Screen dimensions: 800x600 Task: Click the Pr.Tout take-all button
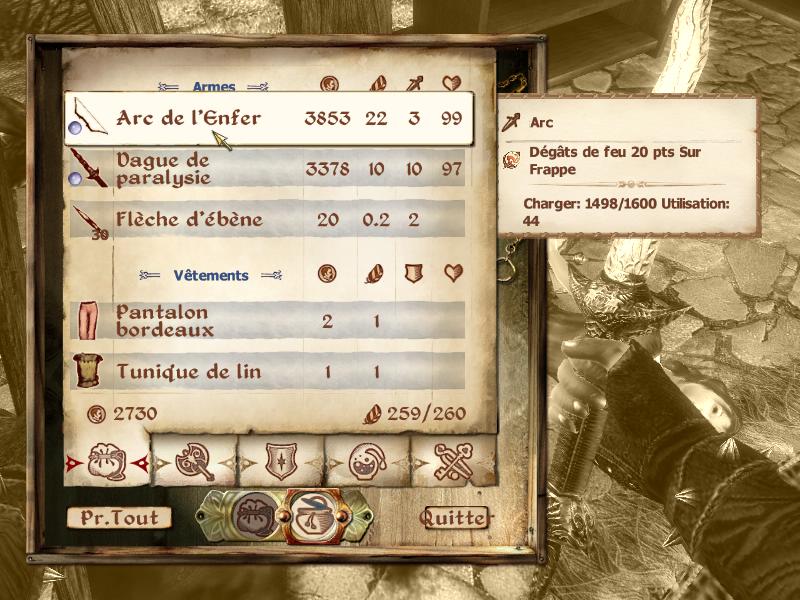[119, 518]
